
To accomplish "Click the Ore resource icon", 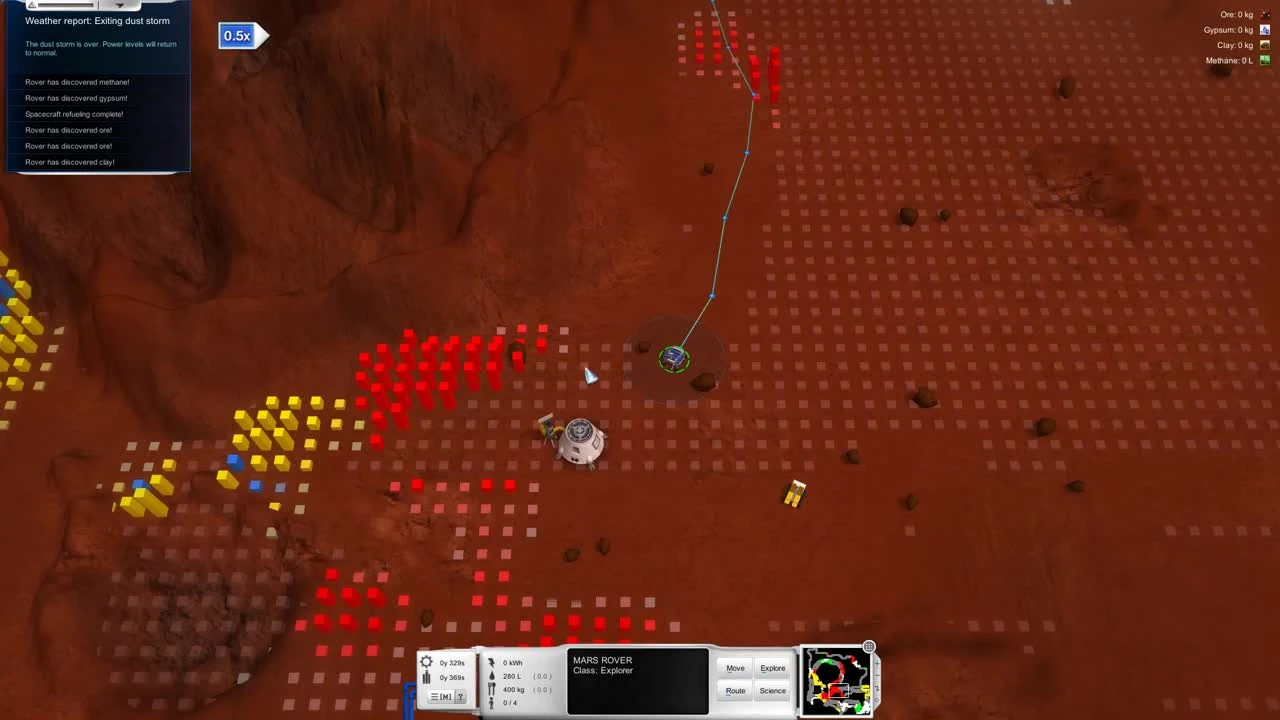I will click(x=1265, y=14).
